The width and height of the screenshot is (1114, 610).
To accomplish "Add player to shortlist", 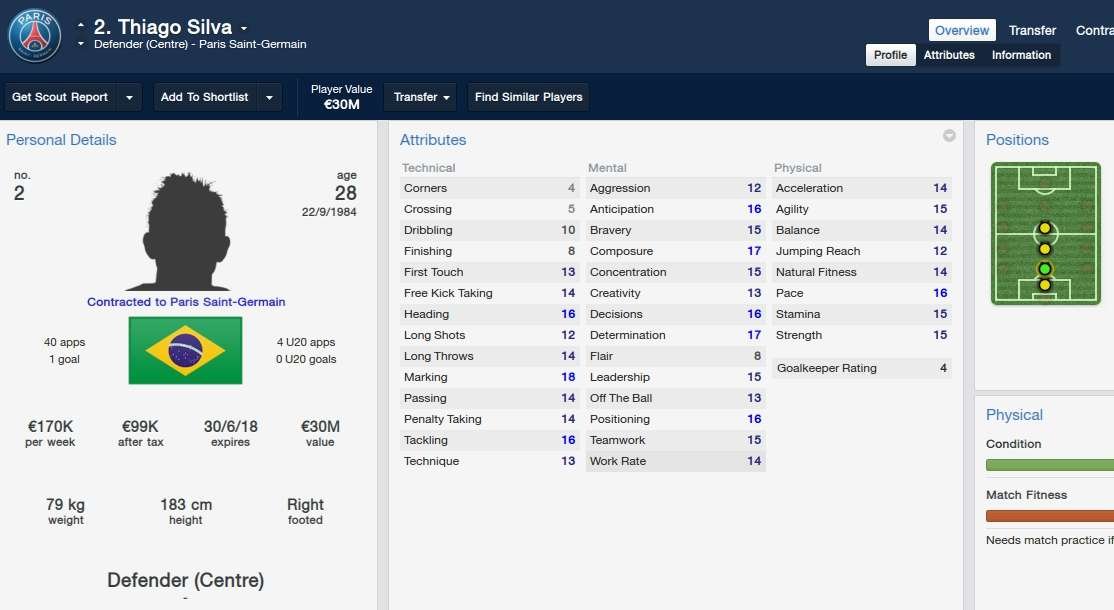I will [x=204, y=97].
